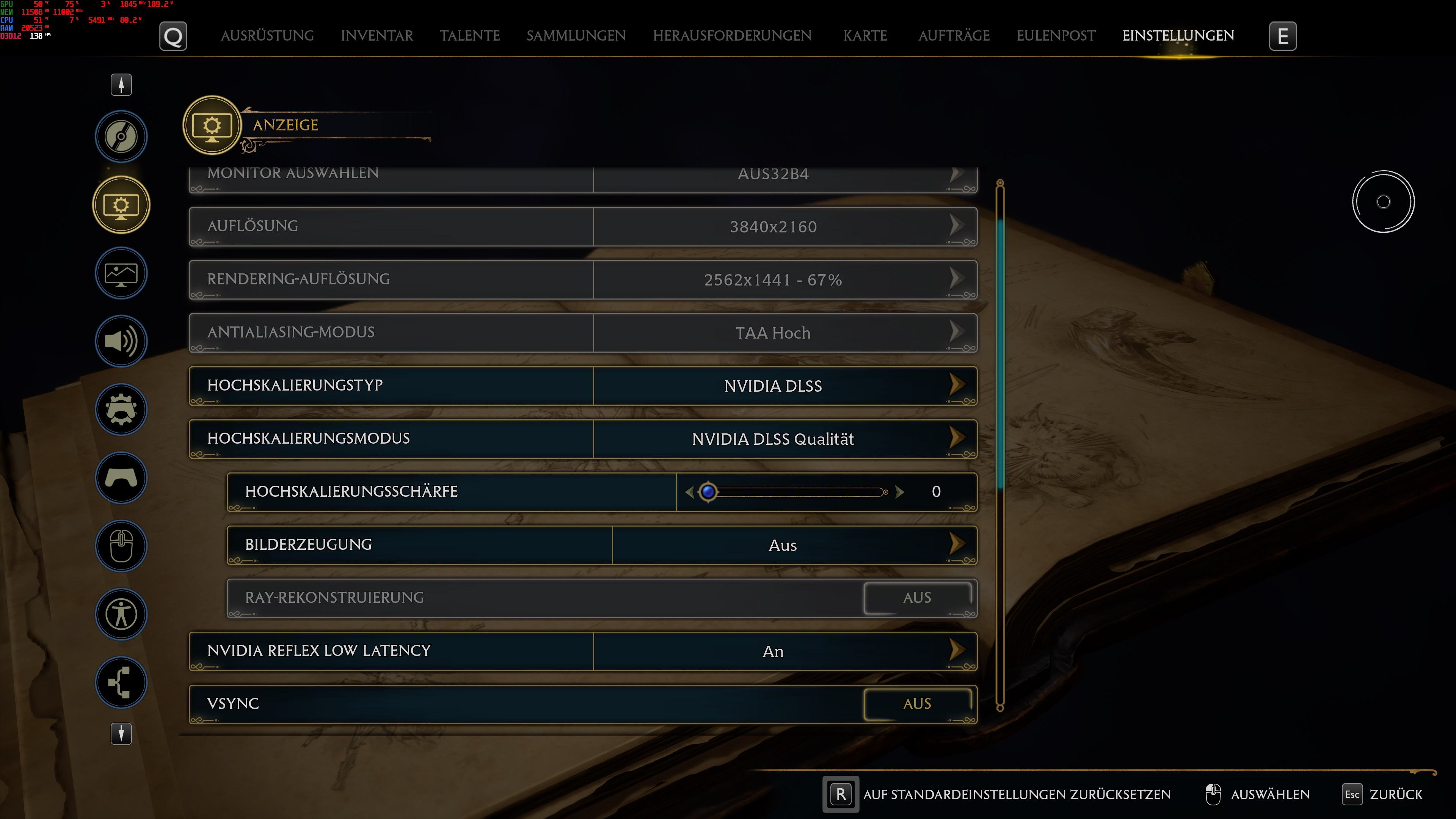The height and width of the screenshot is (819, 1456).
Task: Toggle VSync from AUS
Action: point(916,704)
